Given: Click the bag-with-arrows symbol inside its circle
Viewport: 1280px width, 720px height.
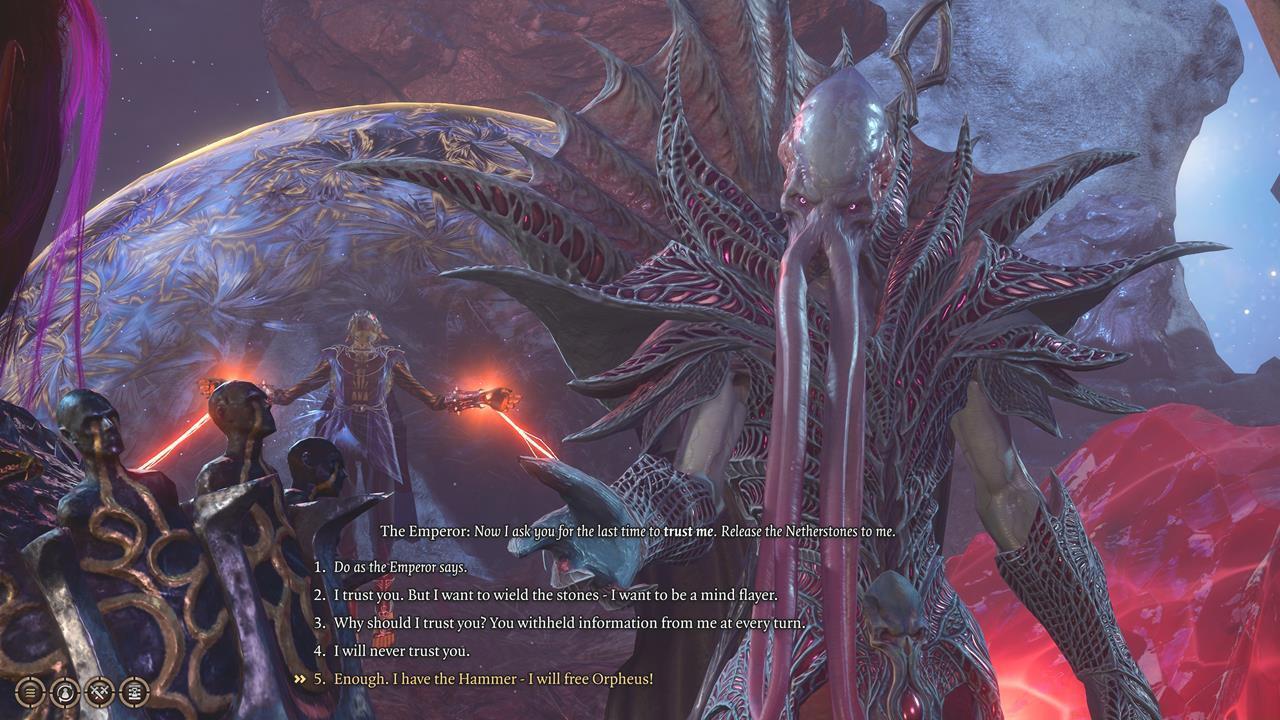Looking at the screenshot, I should [65, 692].
